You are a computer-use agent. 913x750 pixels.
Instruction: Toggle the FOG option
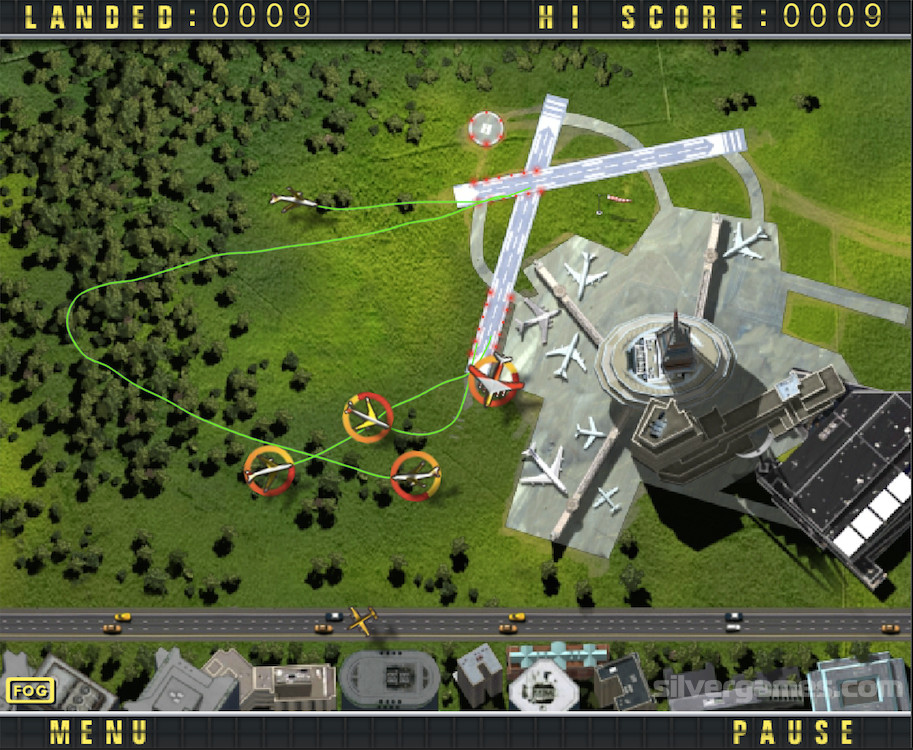tap(31, 689)
